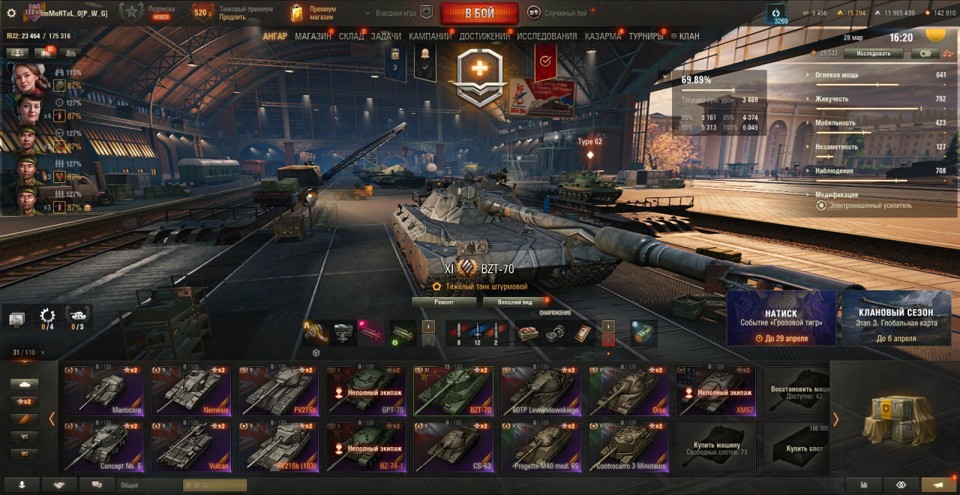Select the CS-63 tank in carousel
960x495 pixels.
(x=453, y=446)
